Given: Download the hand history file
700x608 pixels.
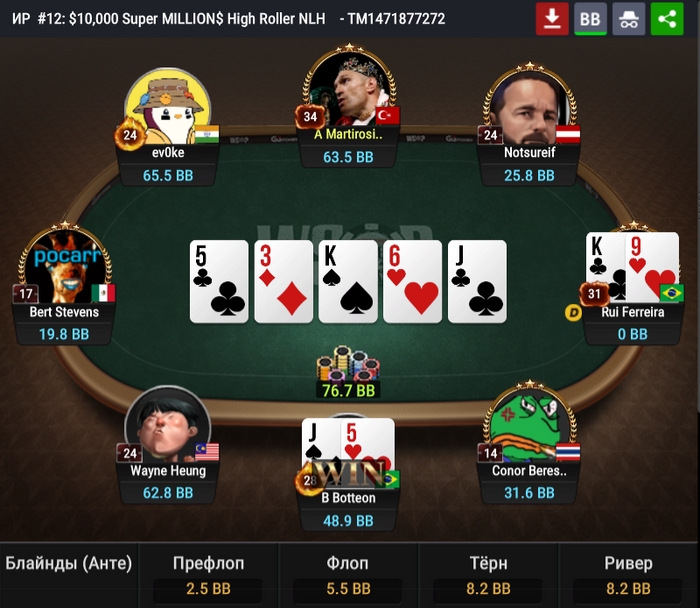Looking at the screenshot, I should [x=552, y=19].
